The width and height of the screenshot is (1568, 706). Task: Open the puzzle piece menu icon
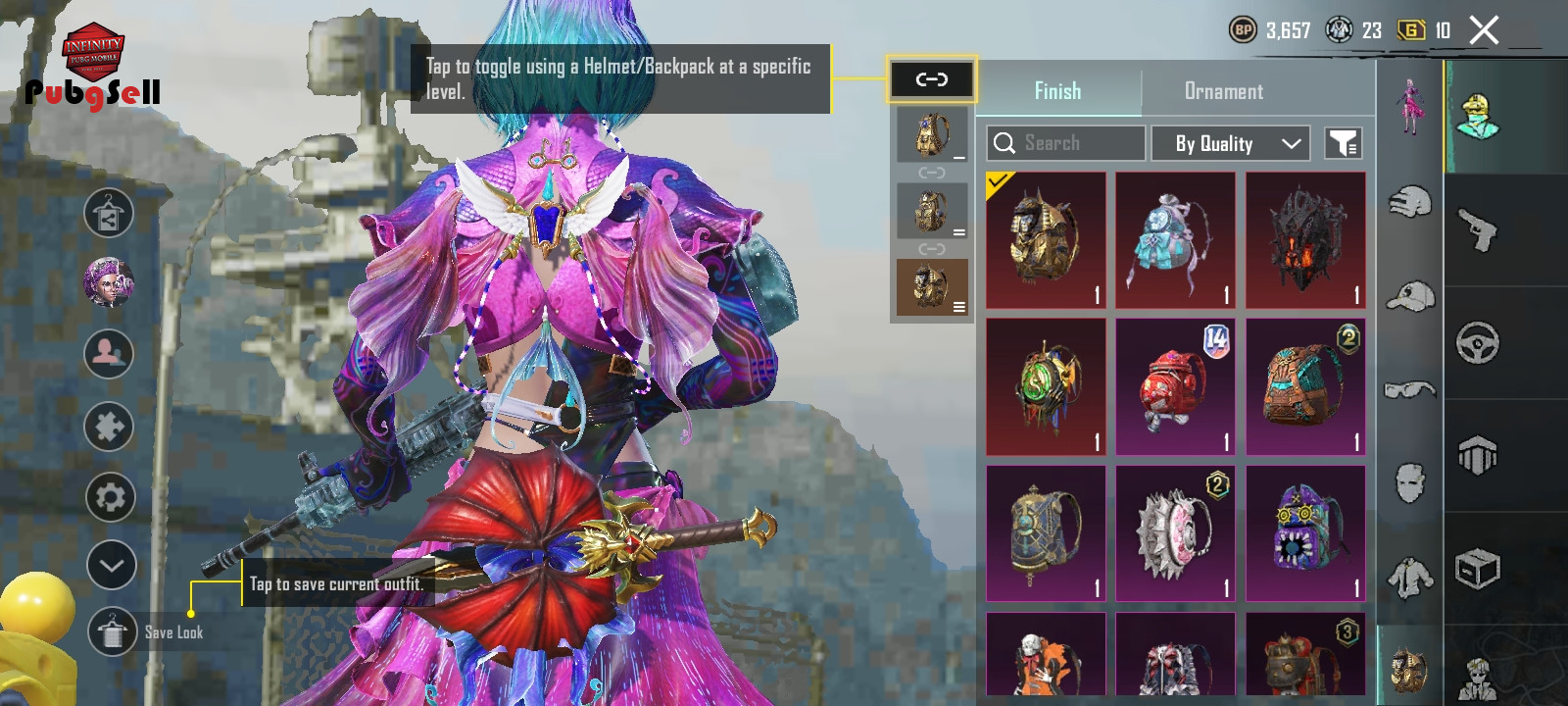[109, 427]
